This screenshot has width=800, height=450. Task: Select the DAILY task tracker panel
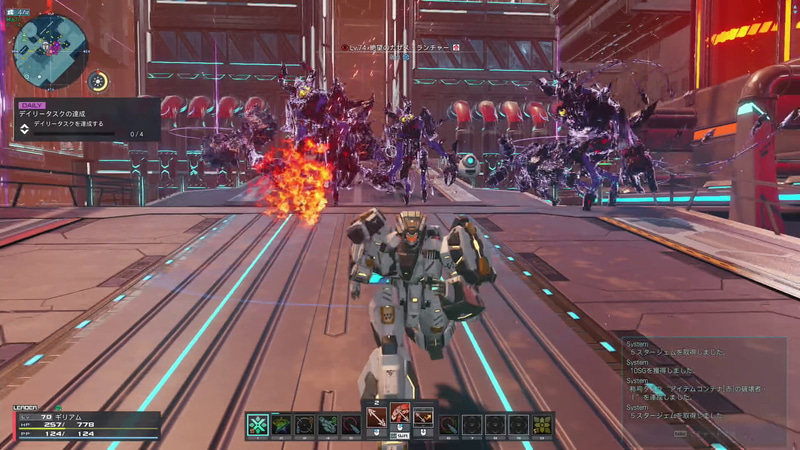(85, 119)
